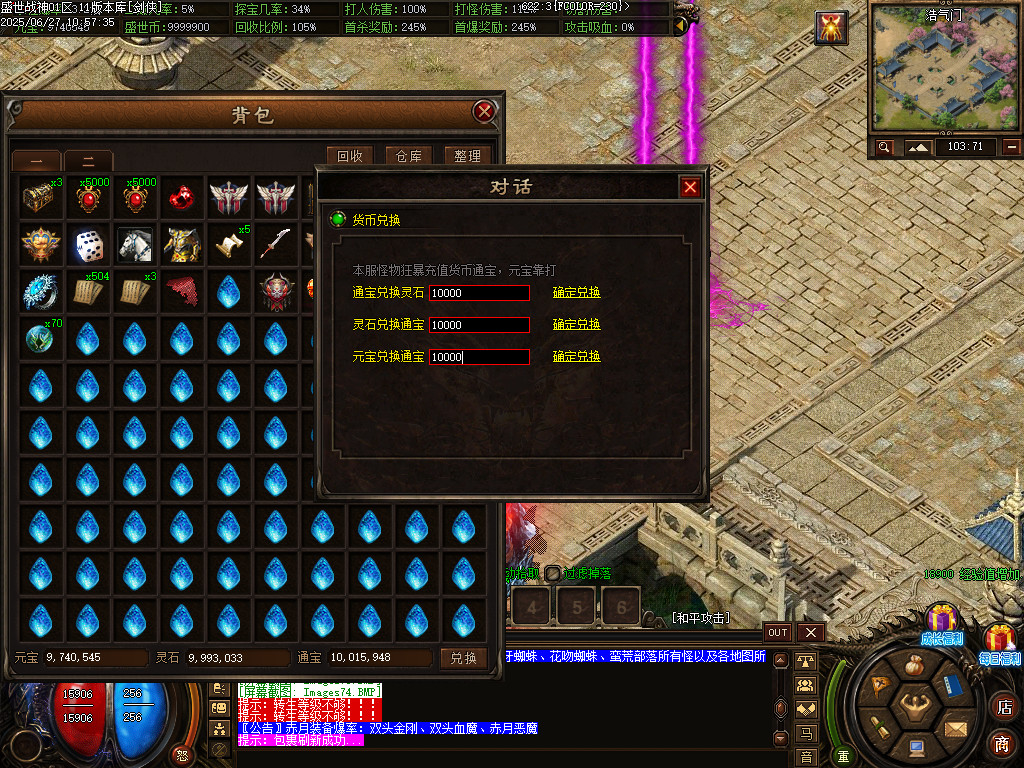Click the 通宝兑换灵石 amount field
Viewport: 1024px width, 768px height.
coord(479,293)
